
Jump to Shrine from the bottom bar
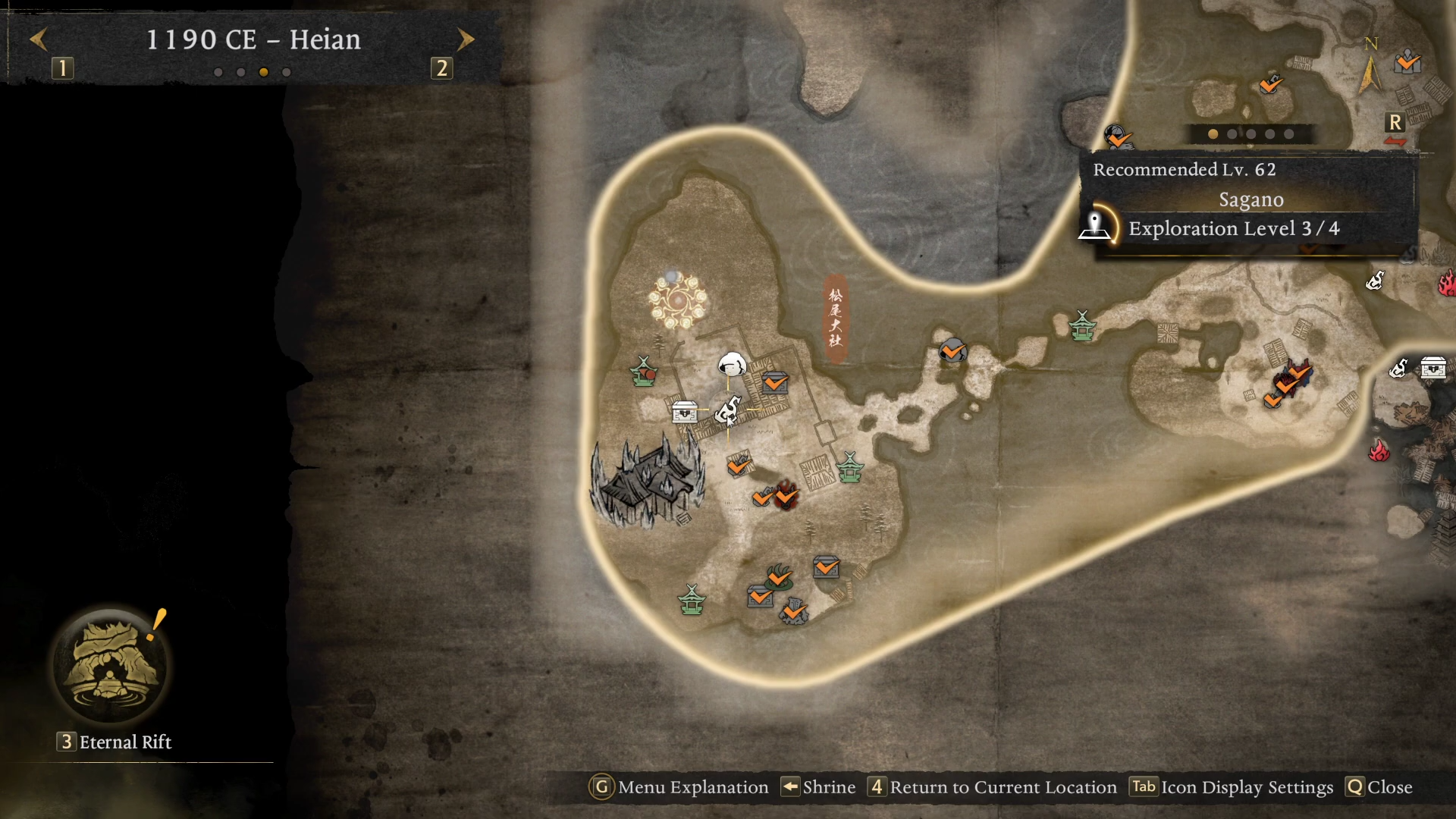[819, 787]
